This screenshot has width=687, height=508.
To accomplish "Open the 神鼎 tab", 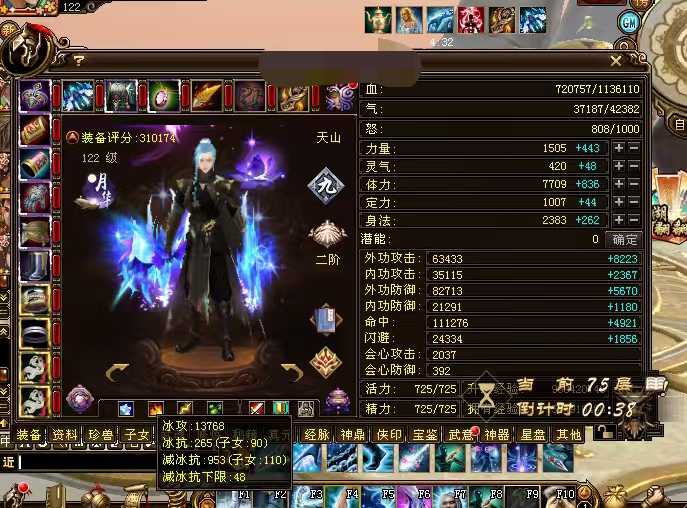I will [353, 435].
